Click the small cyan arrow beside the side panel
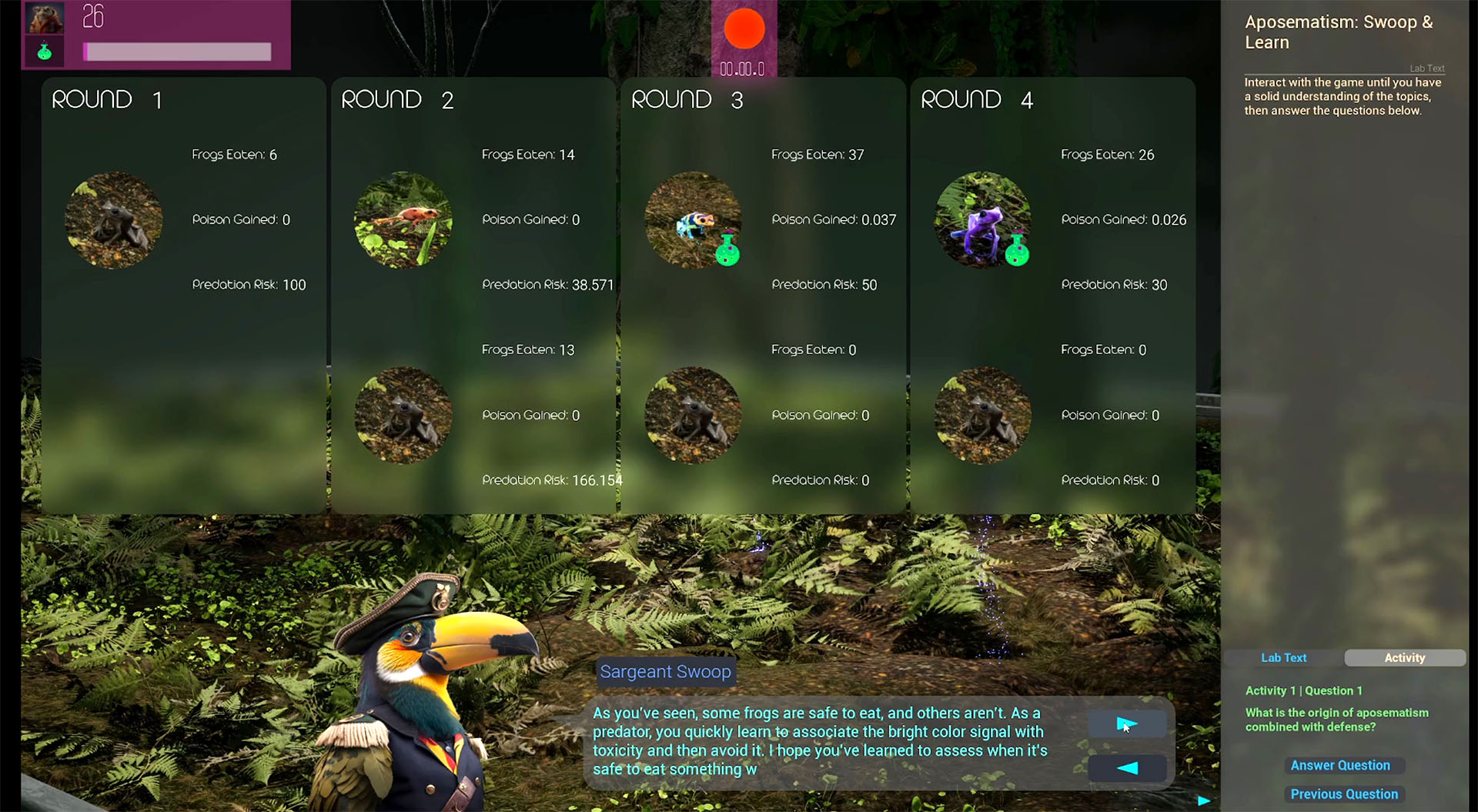This screenshot has width=1478, height=812. coord(1204,800)
